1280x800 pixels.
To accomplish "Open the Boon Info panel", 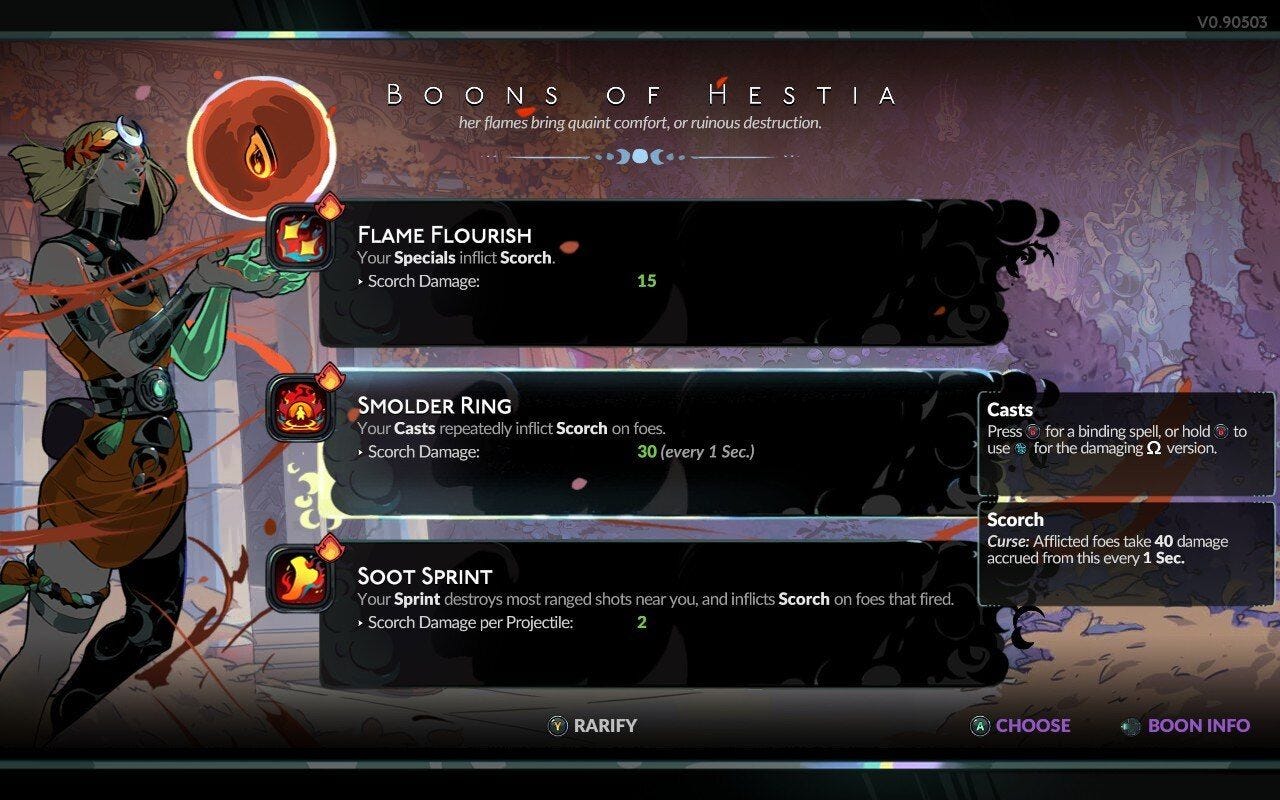I will click(x=1186, y=726).
